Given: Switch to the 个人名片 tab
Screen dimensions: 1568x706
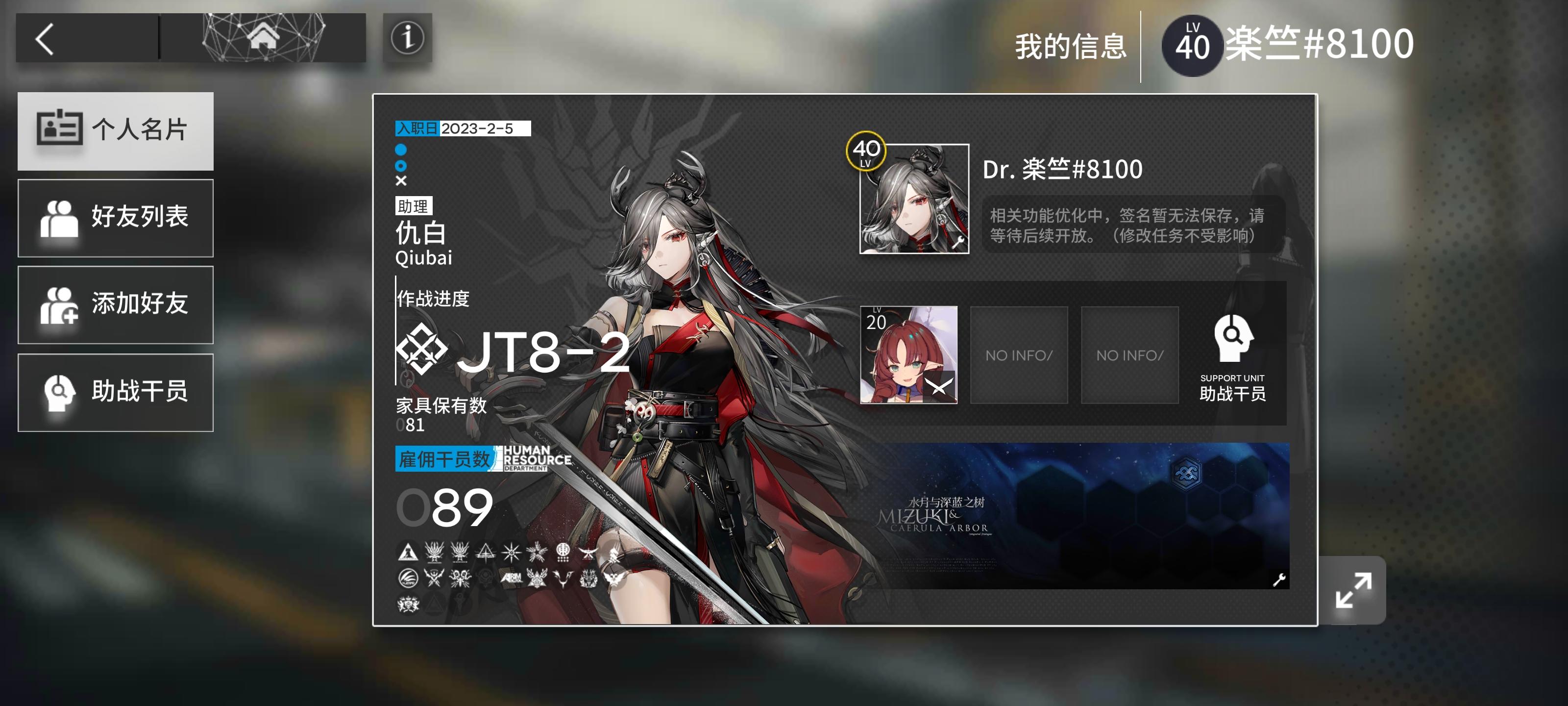Looking at the screenshot, I should (116, 130).
